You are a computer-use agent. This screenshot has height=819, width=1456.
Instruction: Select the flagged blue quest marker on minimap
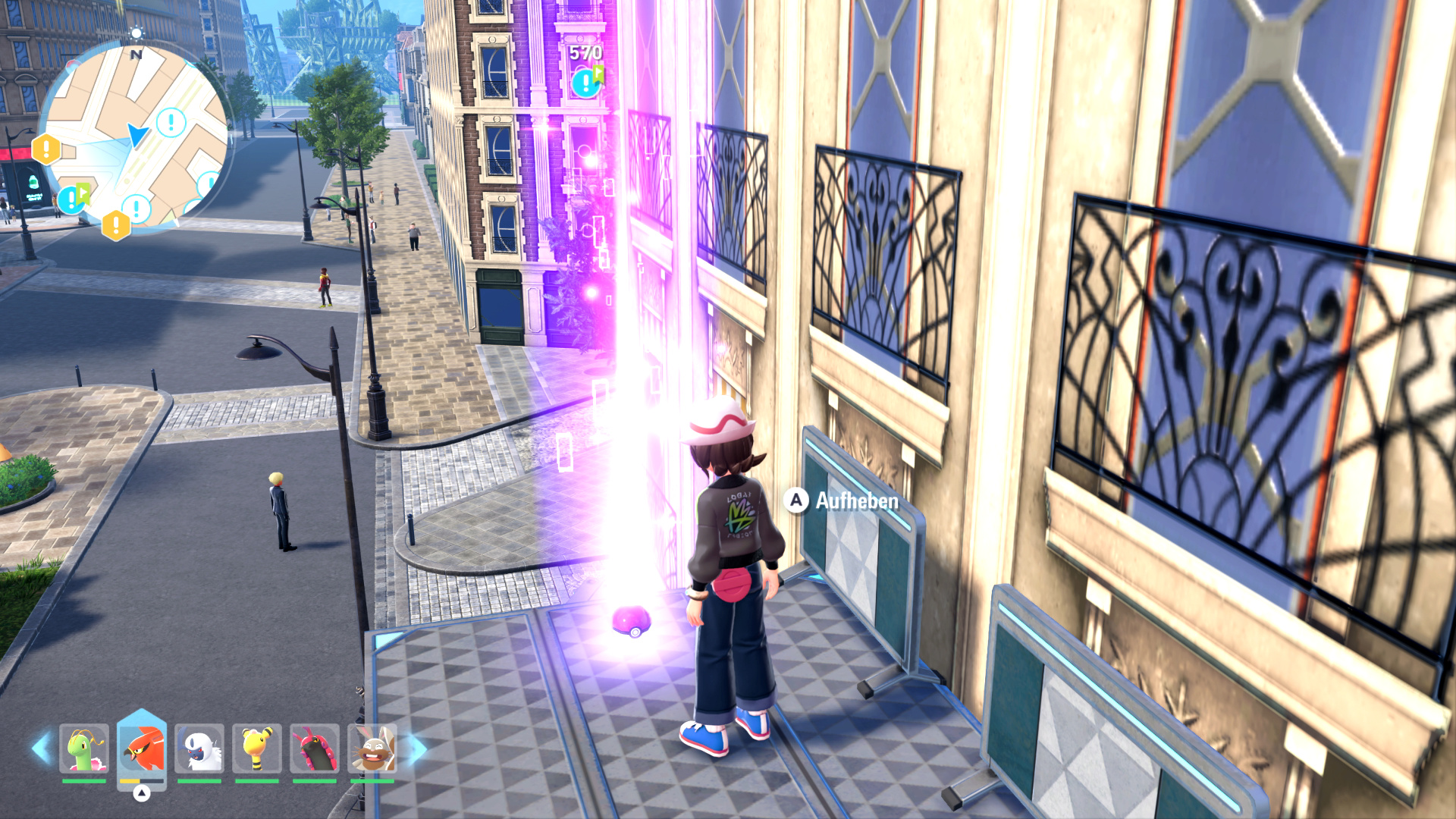tap(74, 199)
